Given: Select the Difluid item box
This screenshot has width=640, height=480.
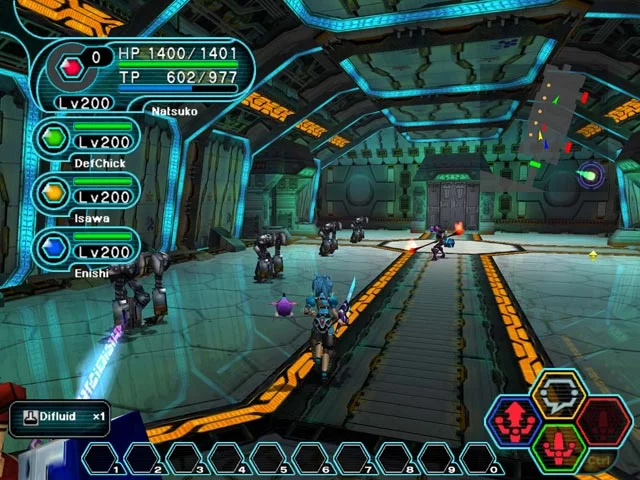Looking at the screenshot, I should point(60,417).
